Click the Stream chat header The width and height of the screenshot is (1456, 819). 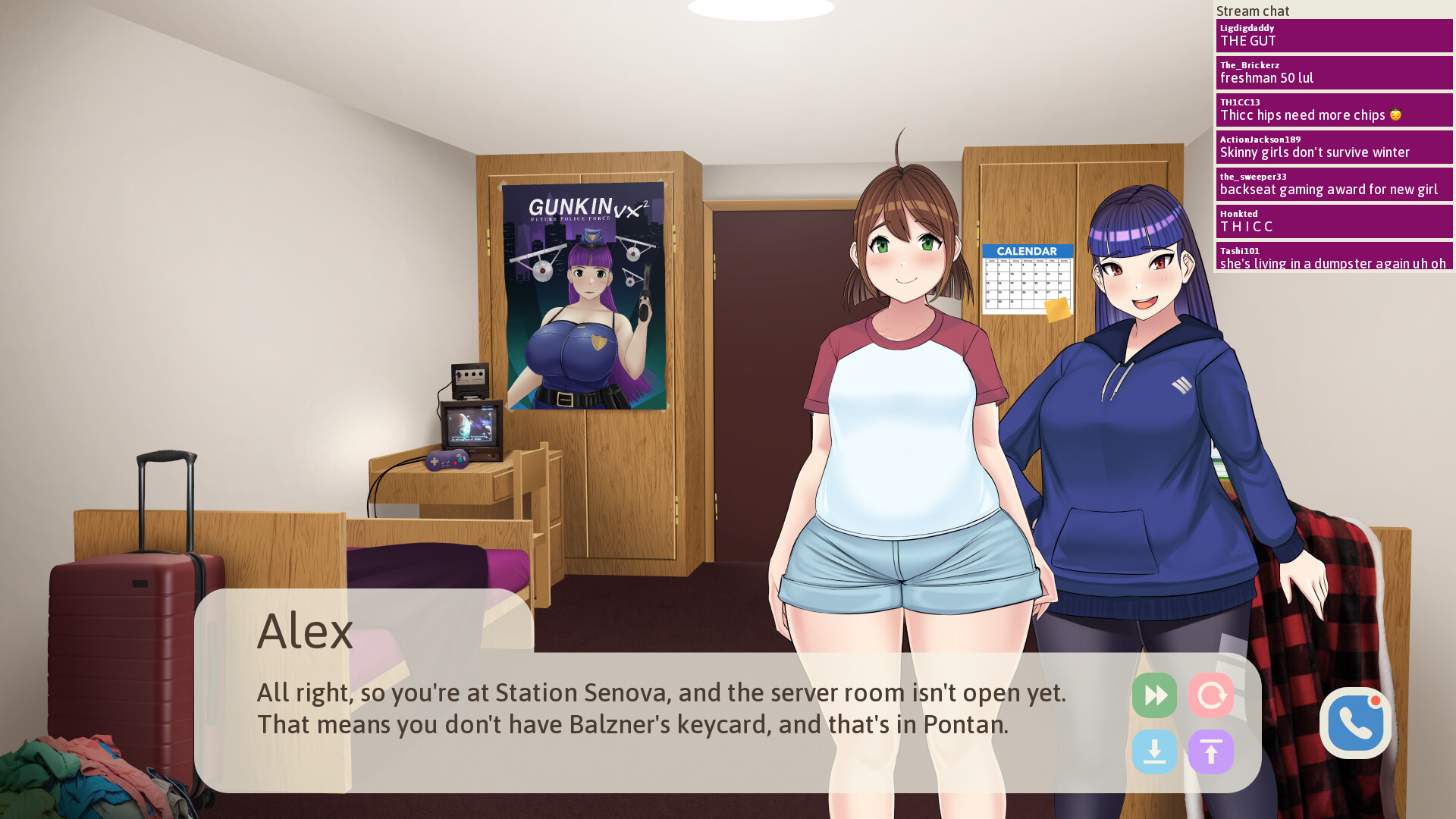click(x=1252, y=11)
